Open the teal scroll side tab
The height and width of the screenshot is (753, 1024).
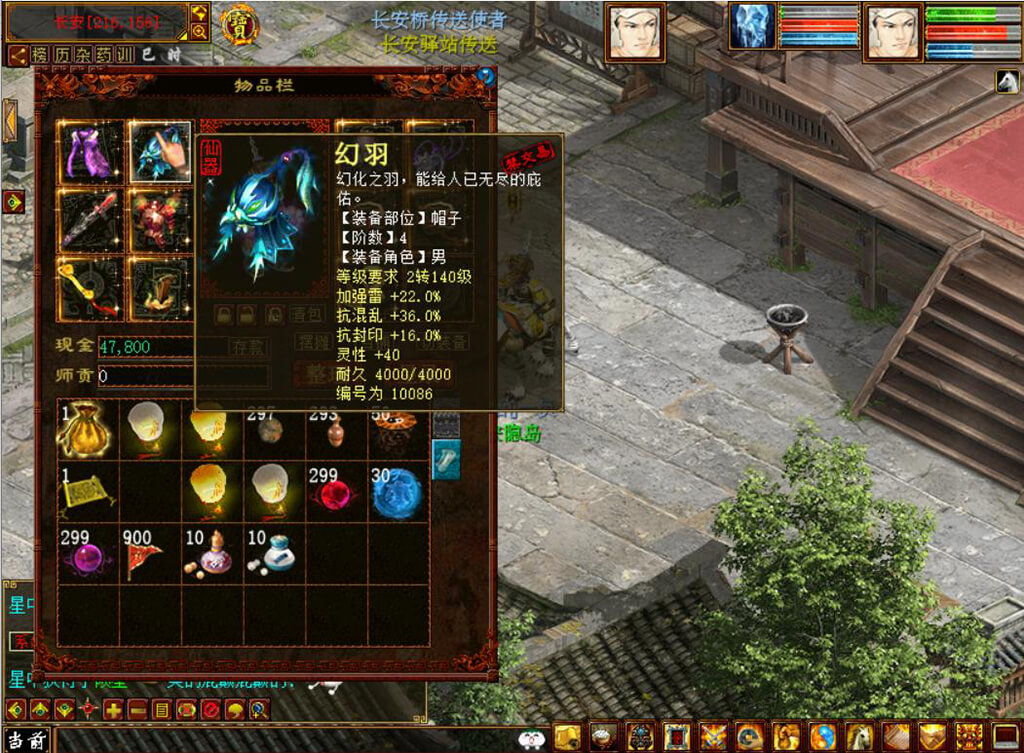pos(446,458)
